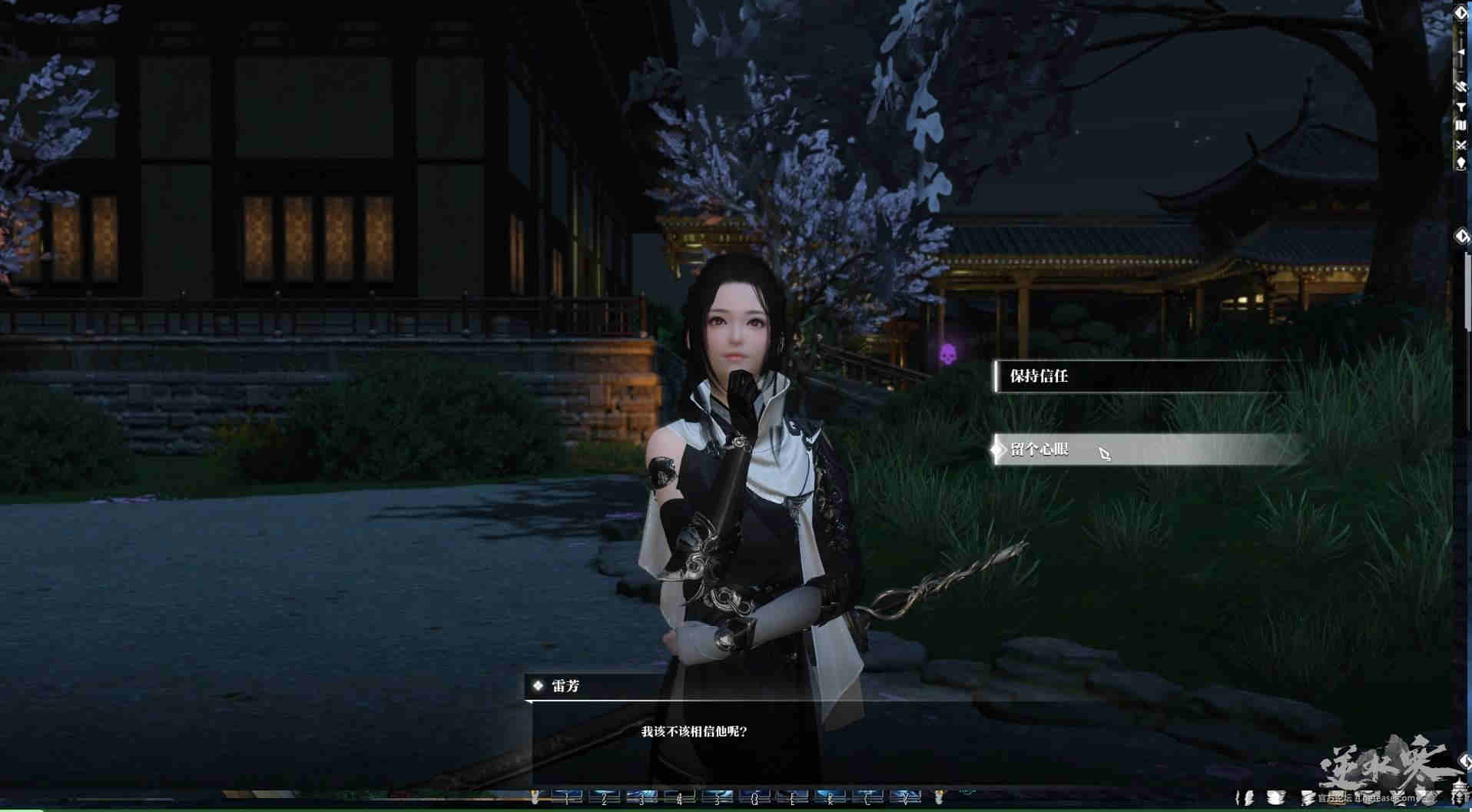Activate the skill slot labeled Q
This screenshot has height=812, width=1472.
pyautogui.click(x=754, y=798)
